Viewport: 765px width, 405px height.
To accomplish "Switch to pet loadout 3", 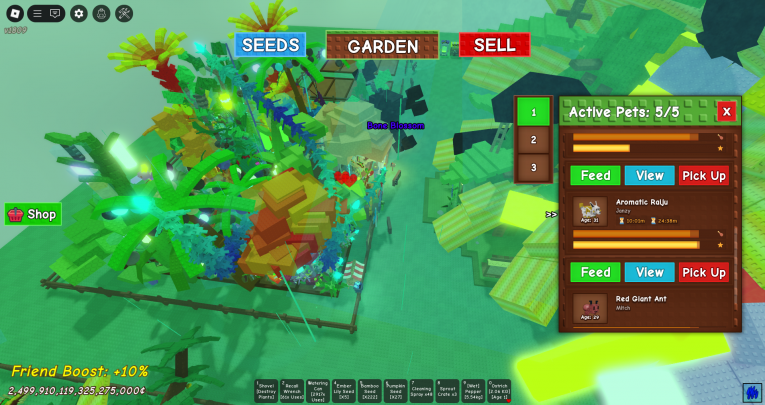I will coord(533,167).
